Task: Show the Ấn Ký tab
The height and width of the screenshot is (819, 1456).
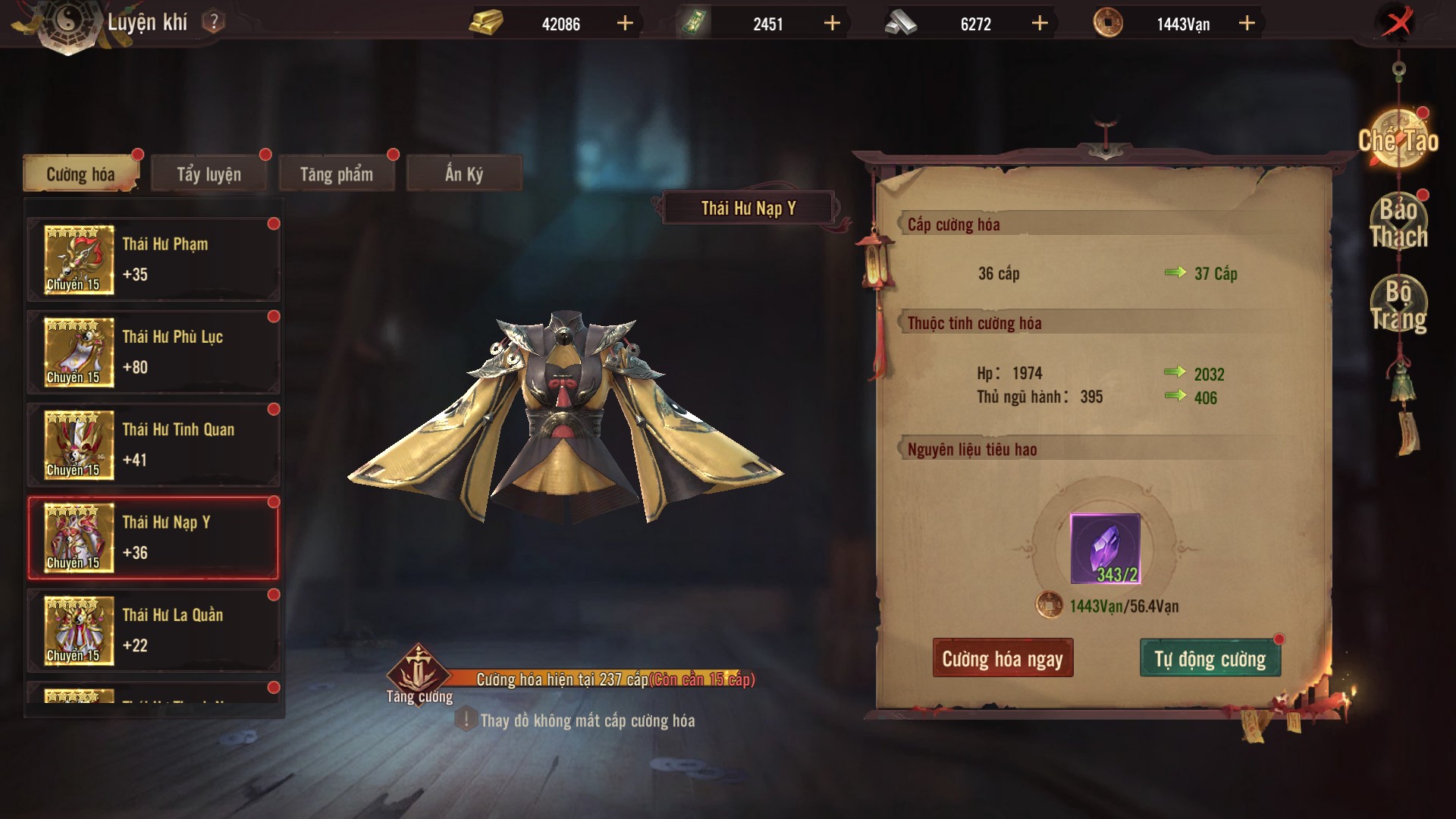Action: [463, 174]
